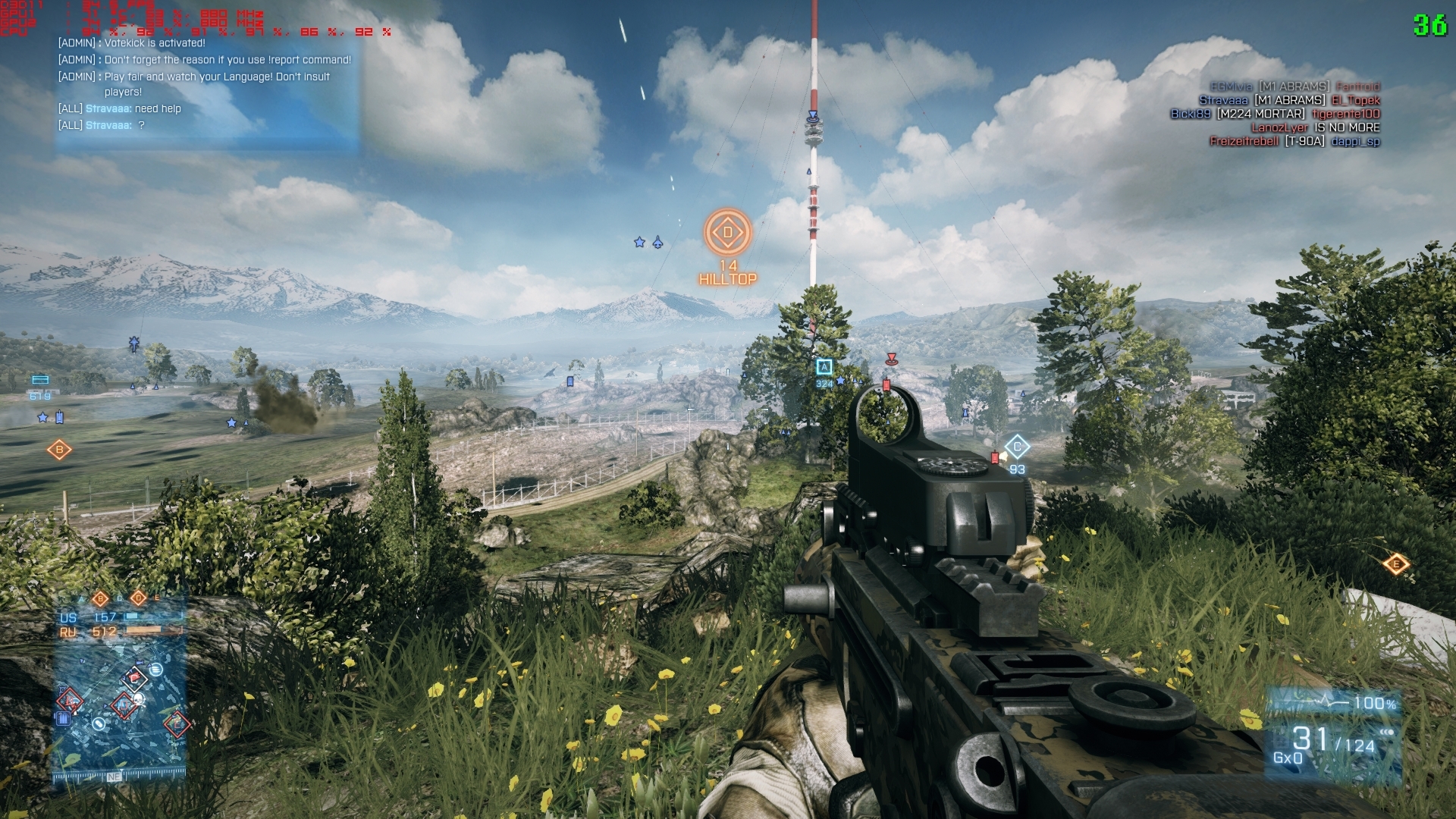Select the blue objective A marker

pos(824,368)
